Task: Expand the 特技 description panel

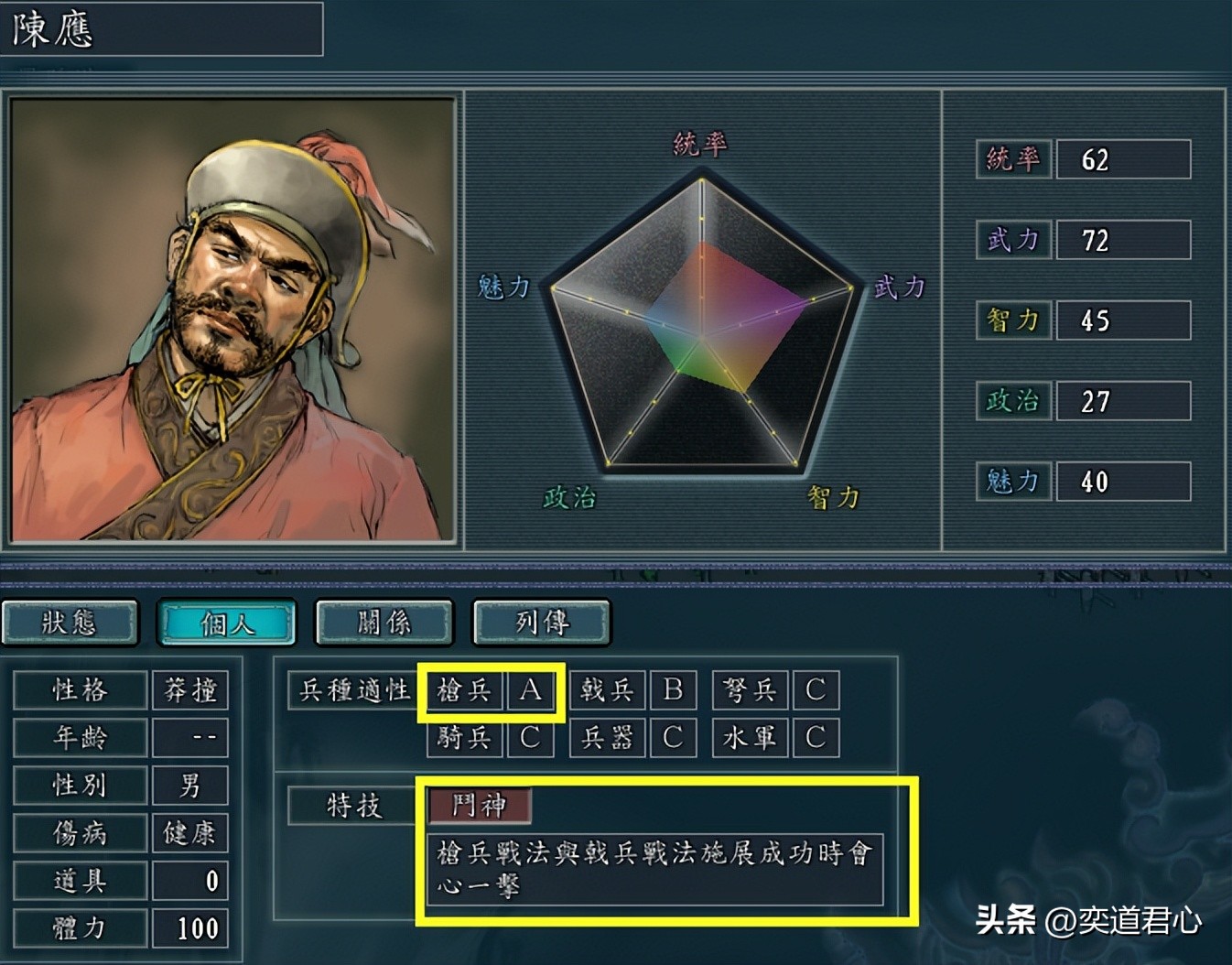Action: click(653, 870)
